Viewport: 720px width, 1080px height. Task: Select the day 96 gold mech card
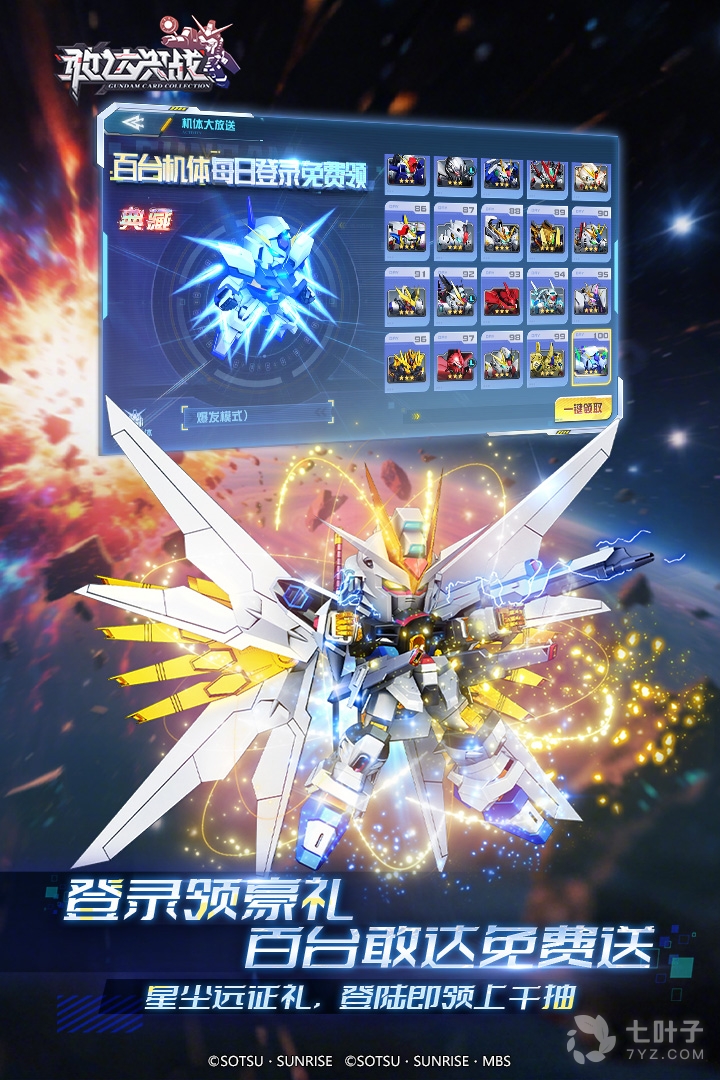(x=406, y=361)
